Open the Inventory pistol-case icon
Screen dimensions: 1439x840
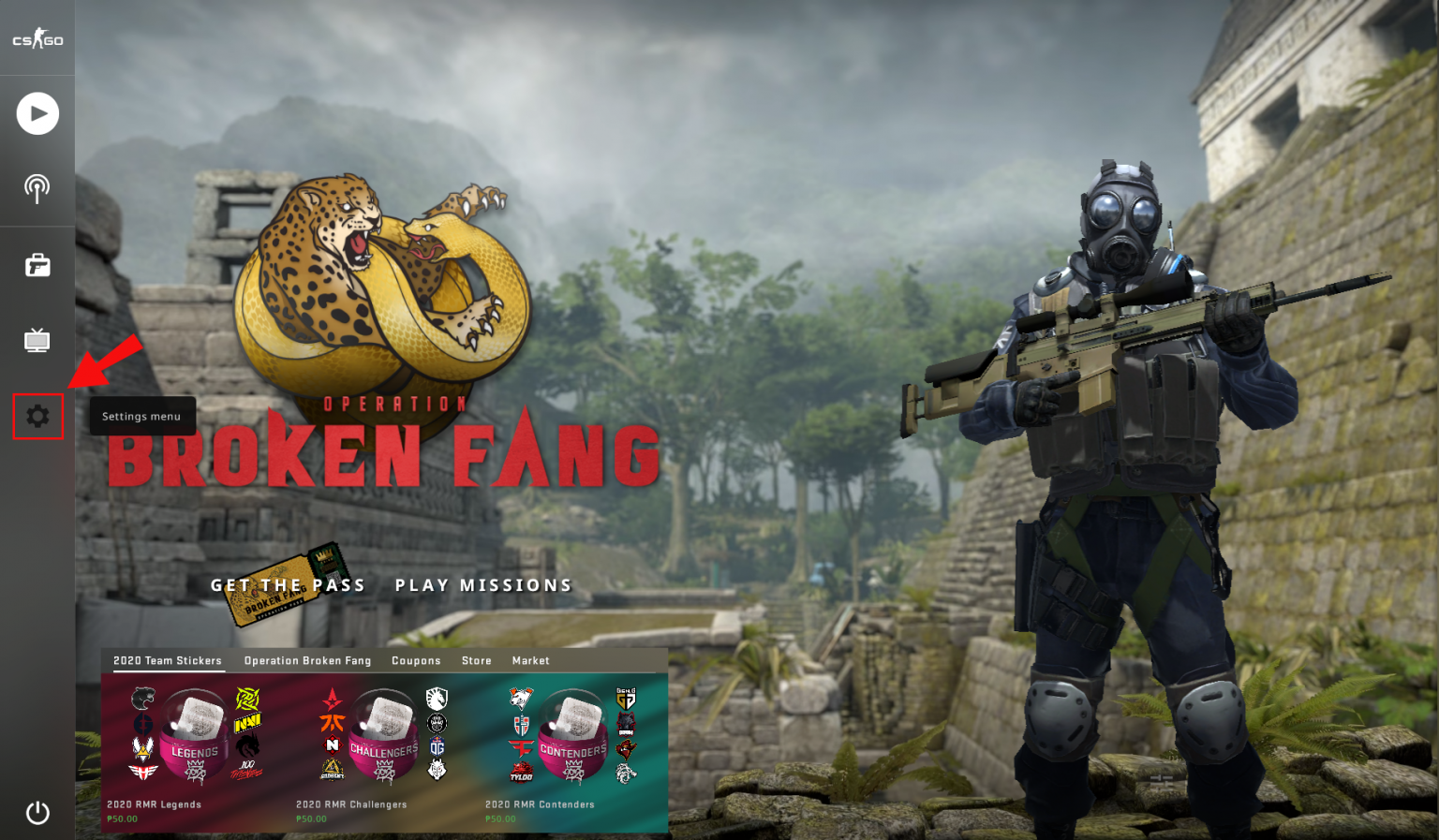coord(37,265)
